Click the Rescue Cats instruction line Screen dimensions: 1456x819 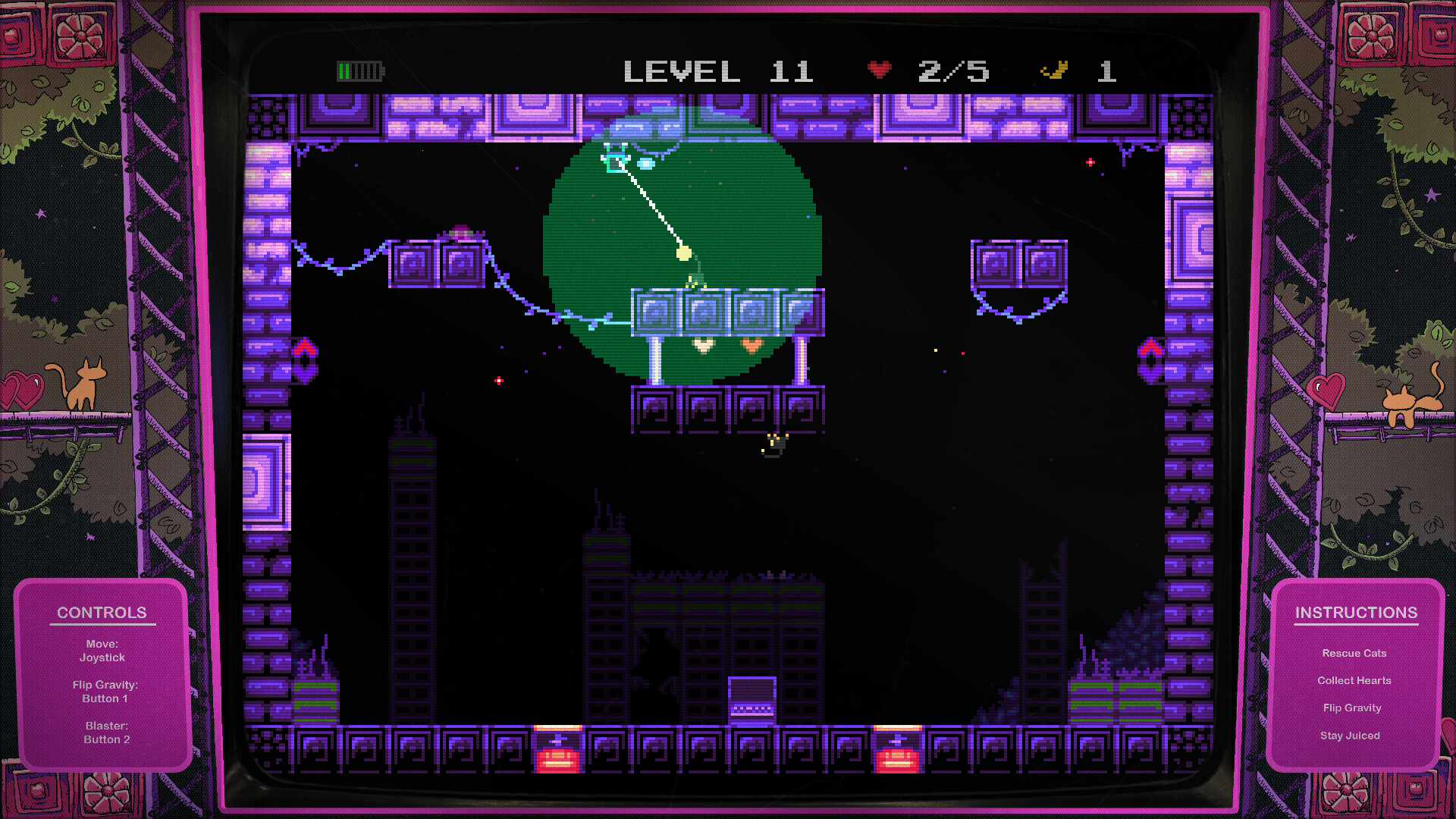(x=1354, y=653)
